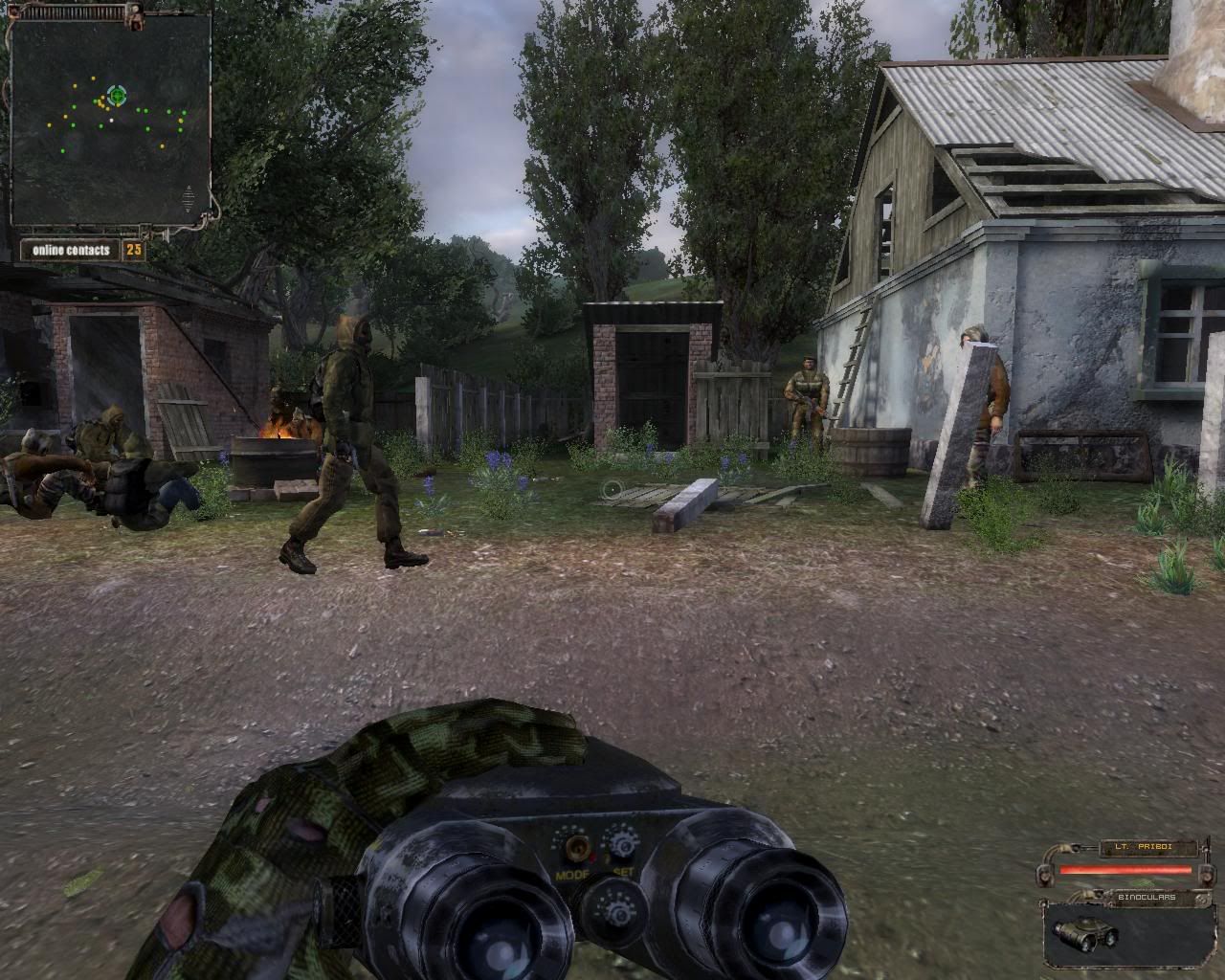
Task: Toggle the red light beside the MODE knob
Action: point(592,857)
